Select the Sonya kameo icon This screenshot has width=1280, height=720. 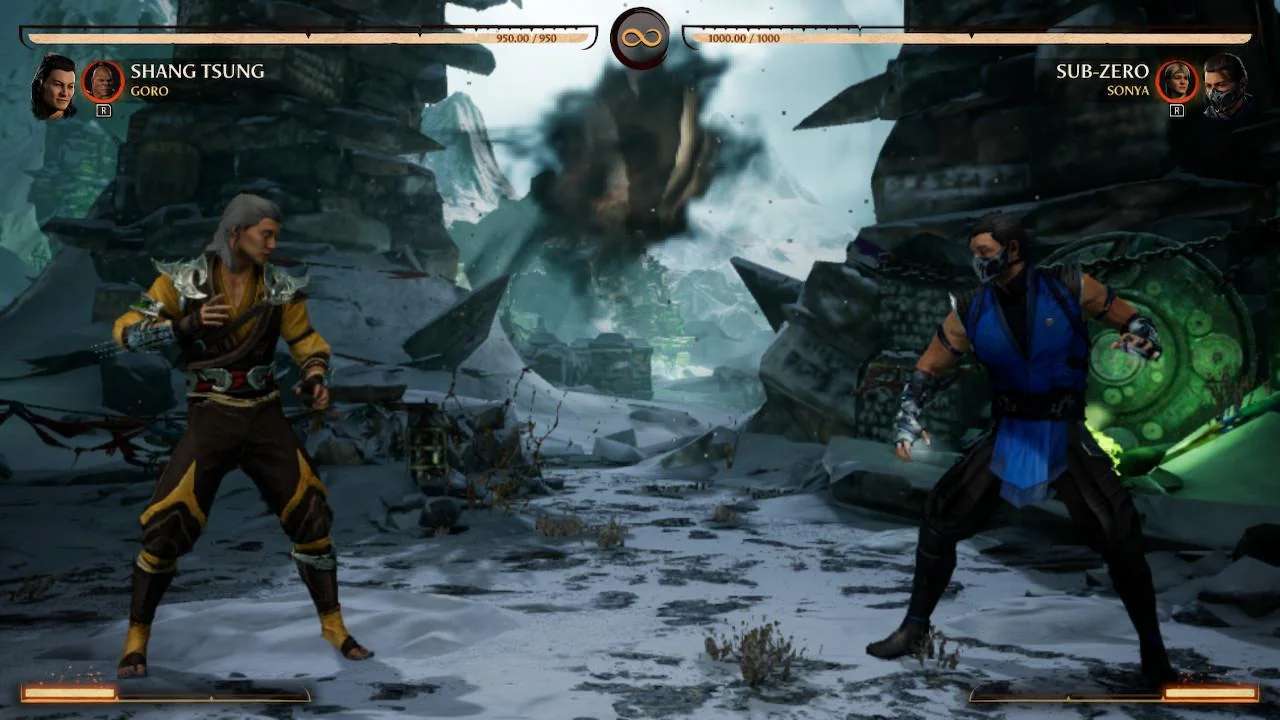(x=1176, y=81)
